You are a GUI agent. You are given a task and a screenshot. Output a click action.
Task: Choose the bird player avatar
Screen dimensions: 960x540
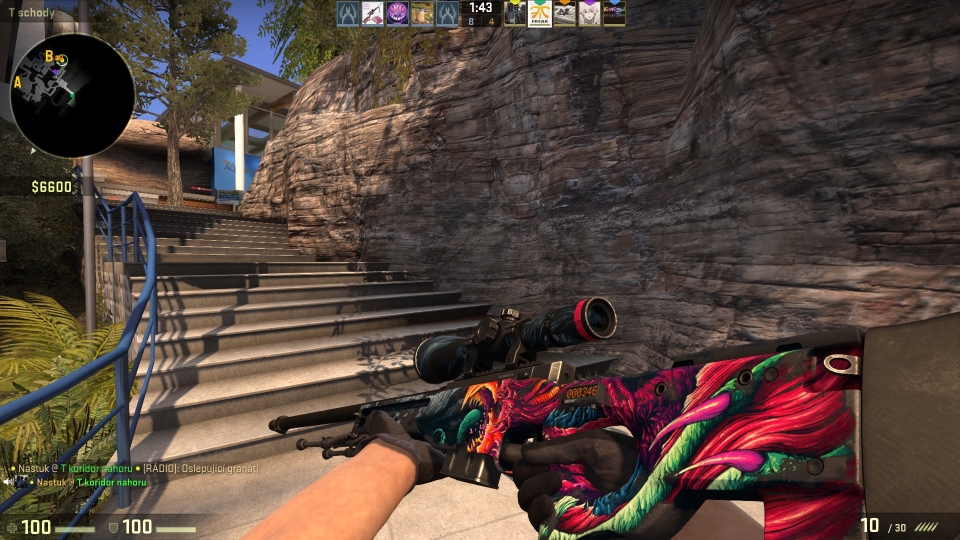(x=422, y=13)
